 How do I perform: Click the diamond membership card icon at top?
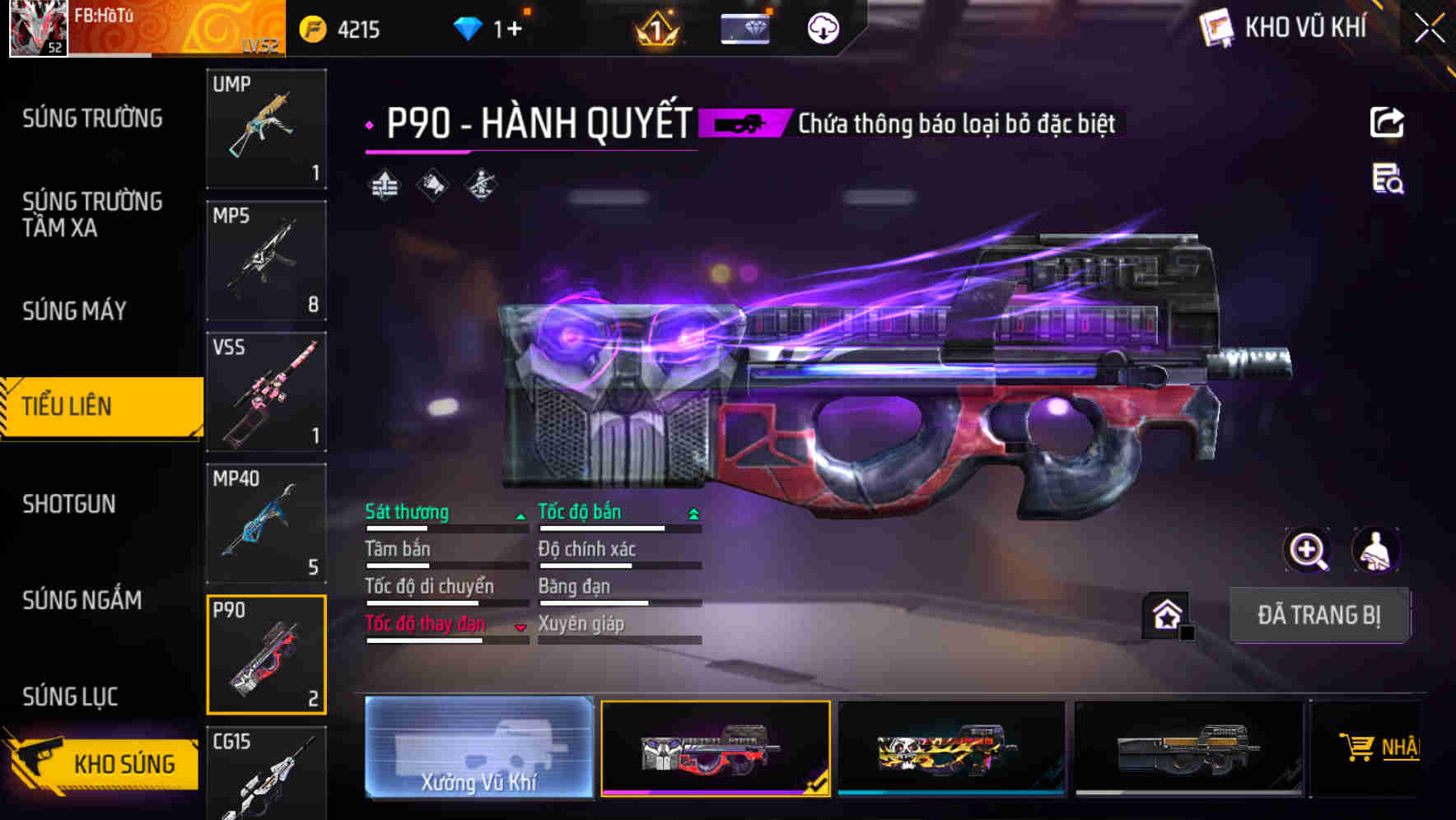click(x=744, y=27)
